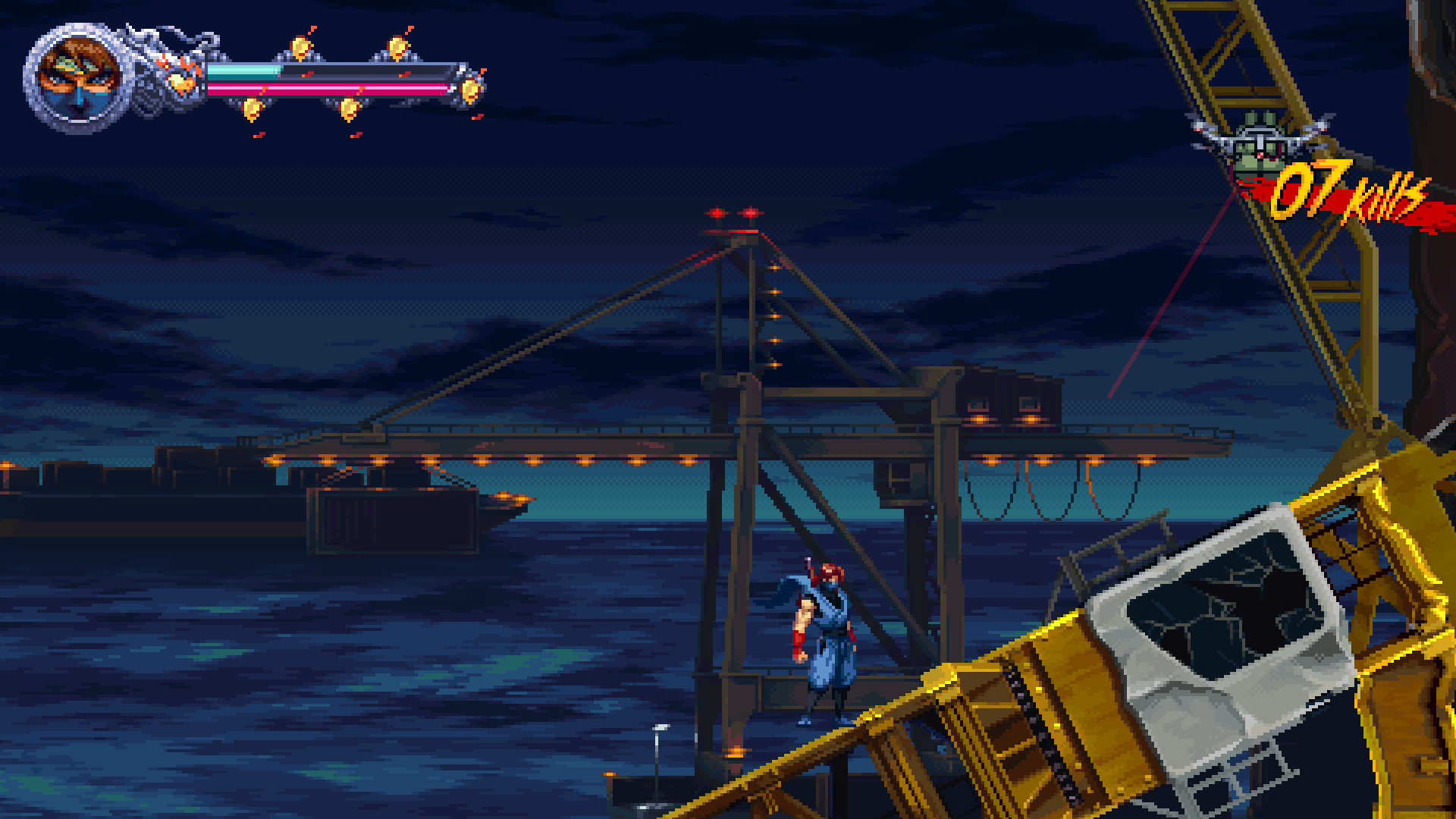Click the ninja character portrait
1456x819 pixels.
click(x=78, y=78)
